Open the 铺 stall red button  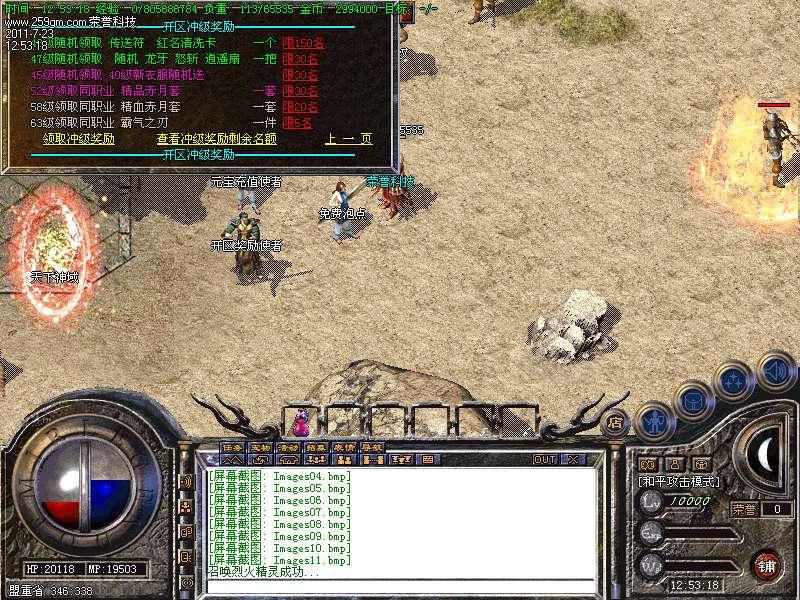click(x=767, y=566)
